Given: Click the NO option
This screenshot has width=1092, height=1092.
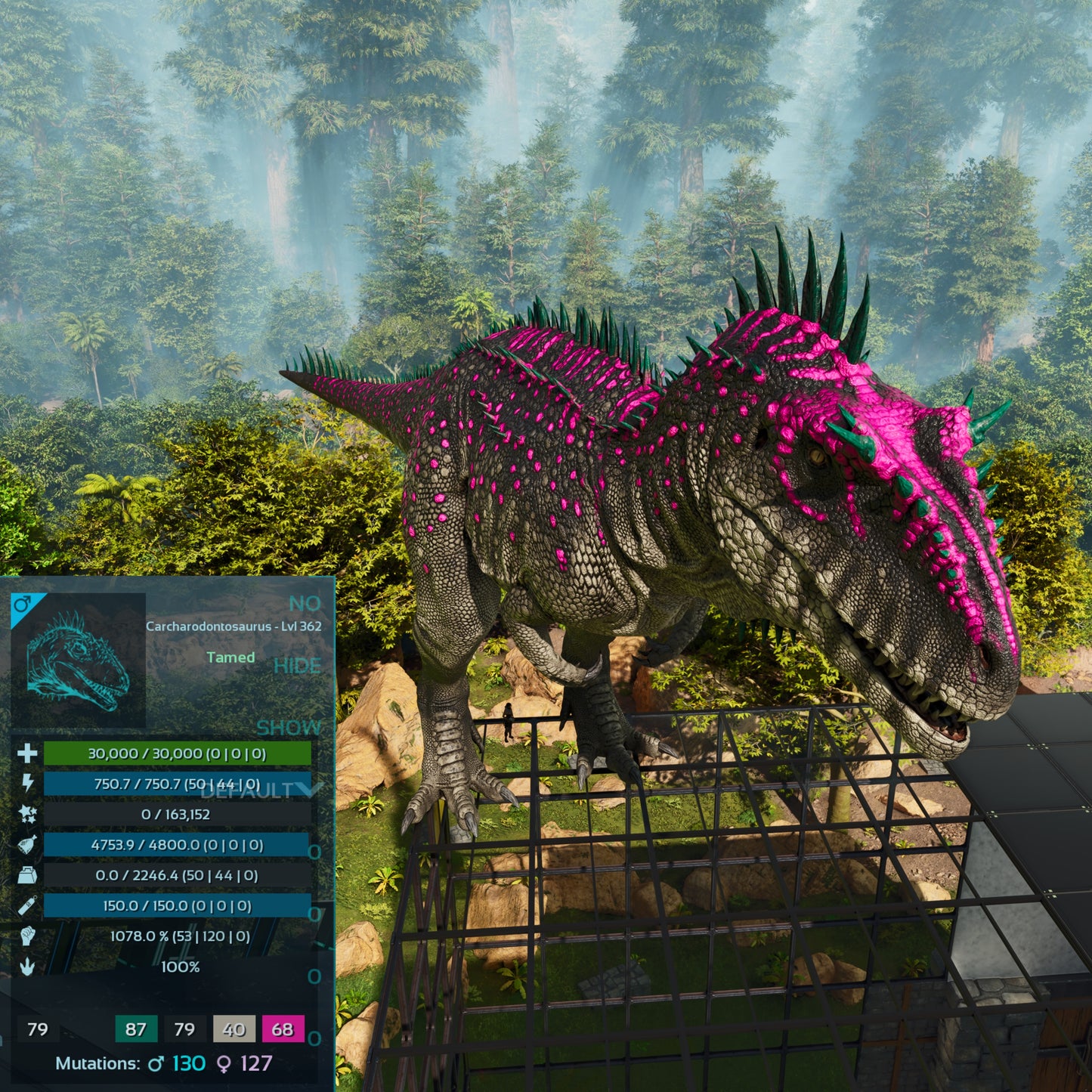Looking at the screenshot, I should point(305,604).
